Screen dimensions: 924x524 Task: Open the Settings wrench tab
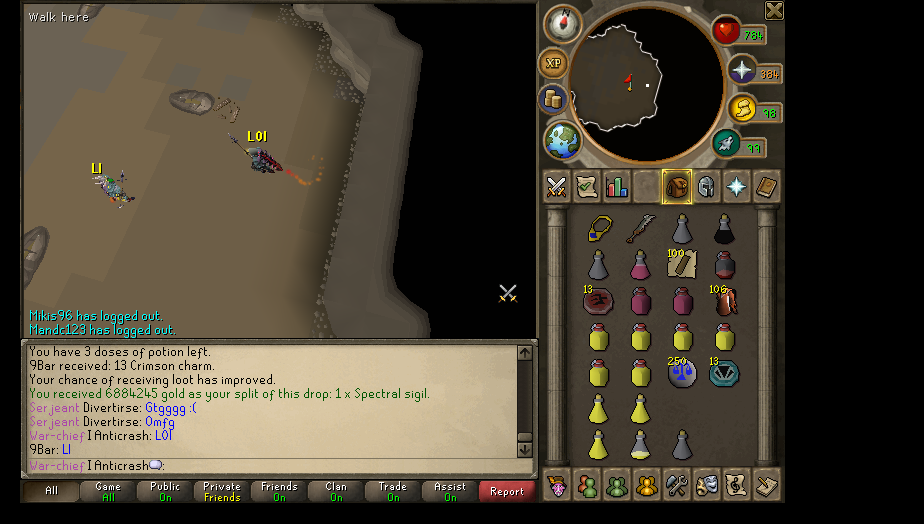(x=677, y=485)
